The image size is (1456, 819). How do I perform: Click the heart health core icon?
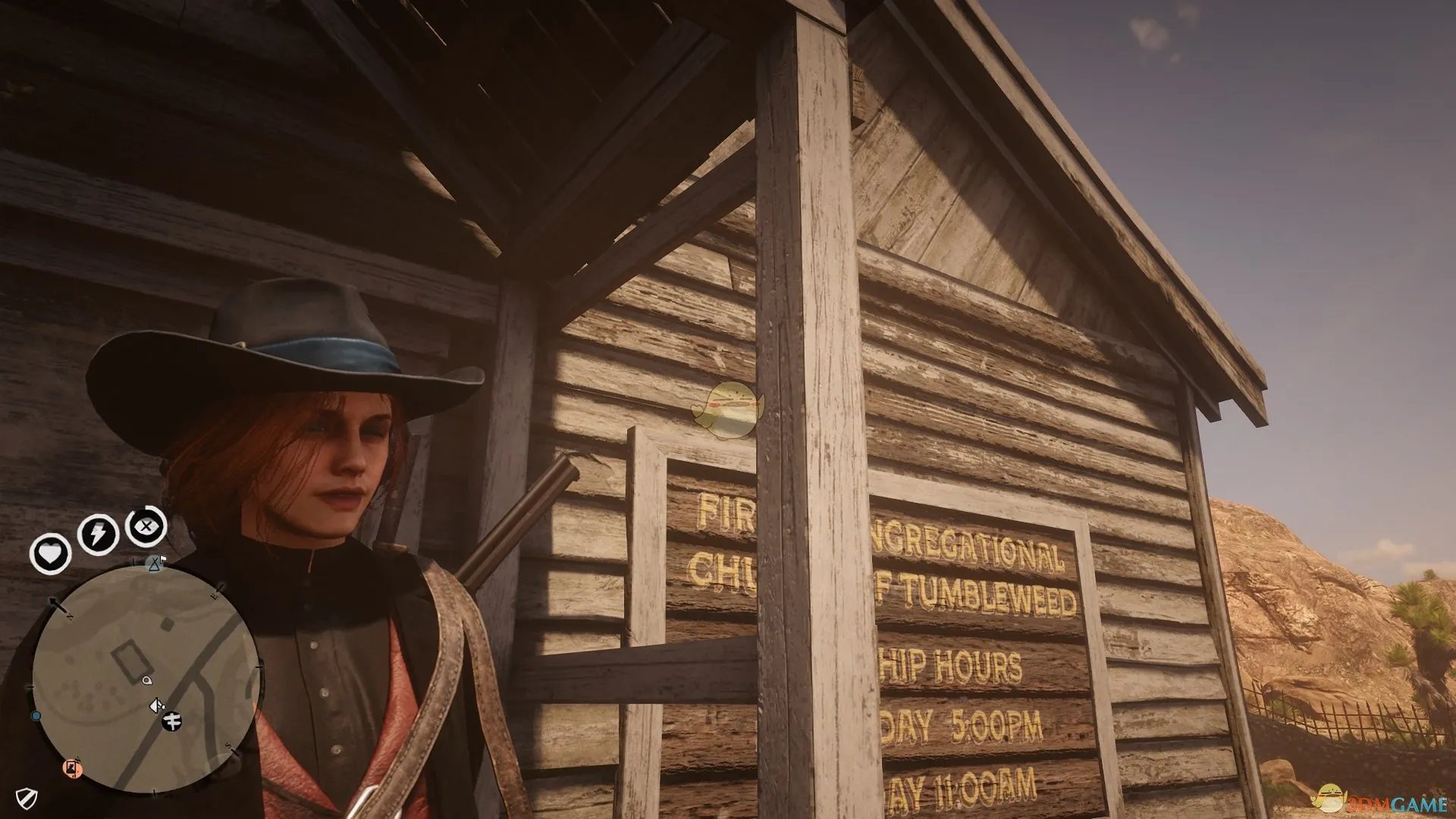click(x=50, y=554)
